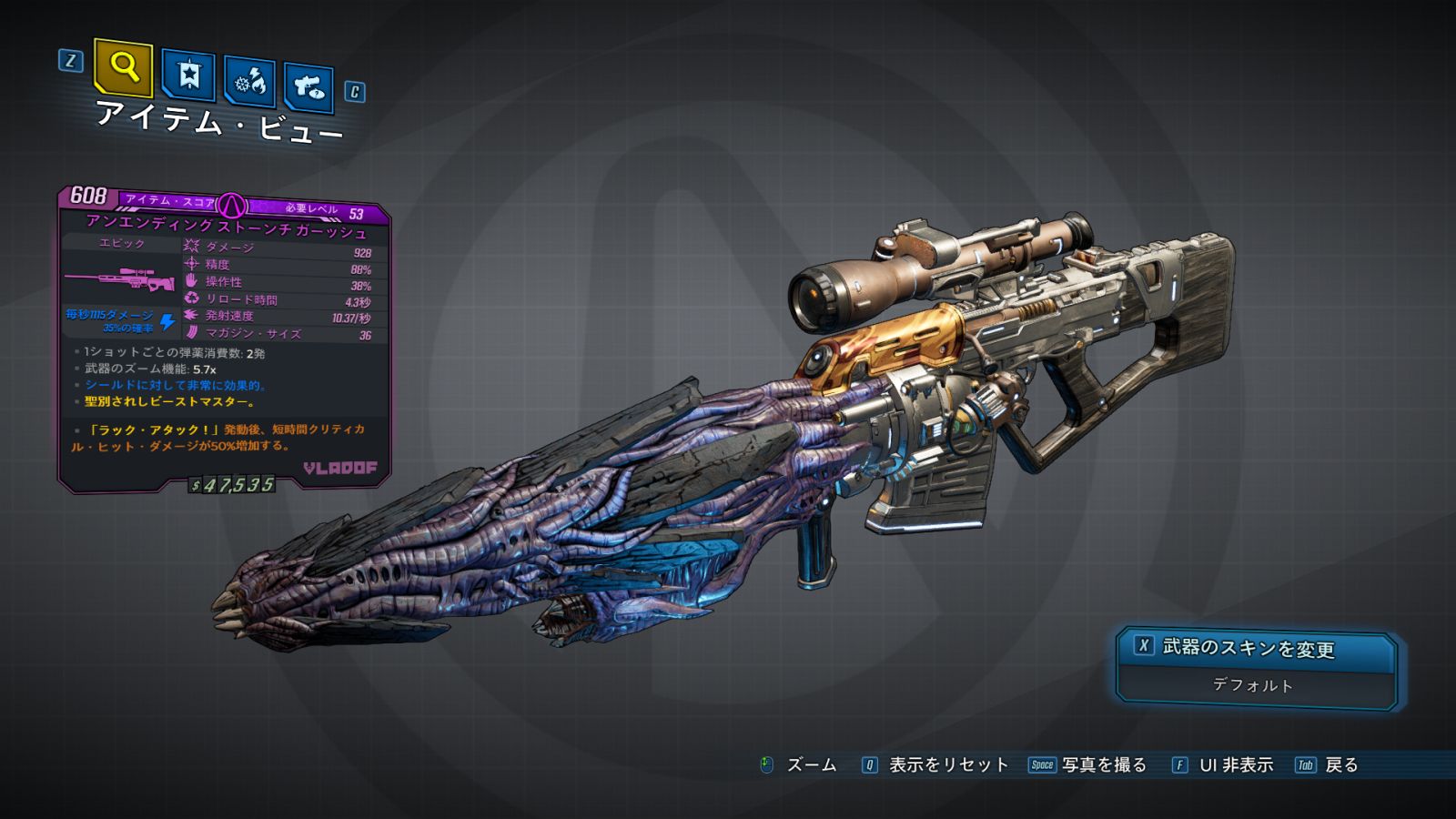1456x819 pixels.
Task: Select the weapon item card panel
Action: [225, 339]
